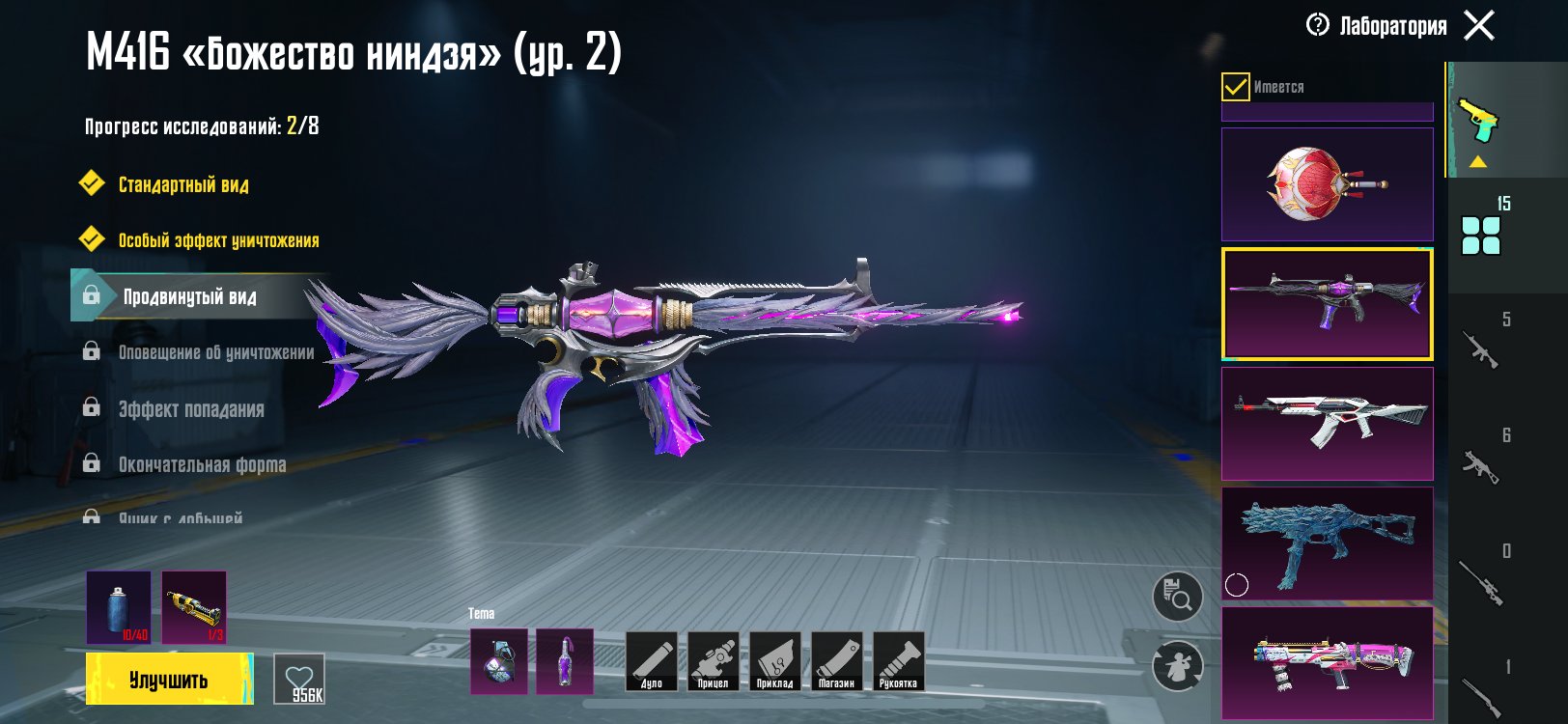This screenshot has height=724, width=1568.
Task: Toggle the Имеется owned-only checkbox
Action: 1236,87
